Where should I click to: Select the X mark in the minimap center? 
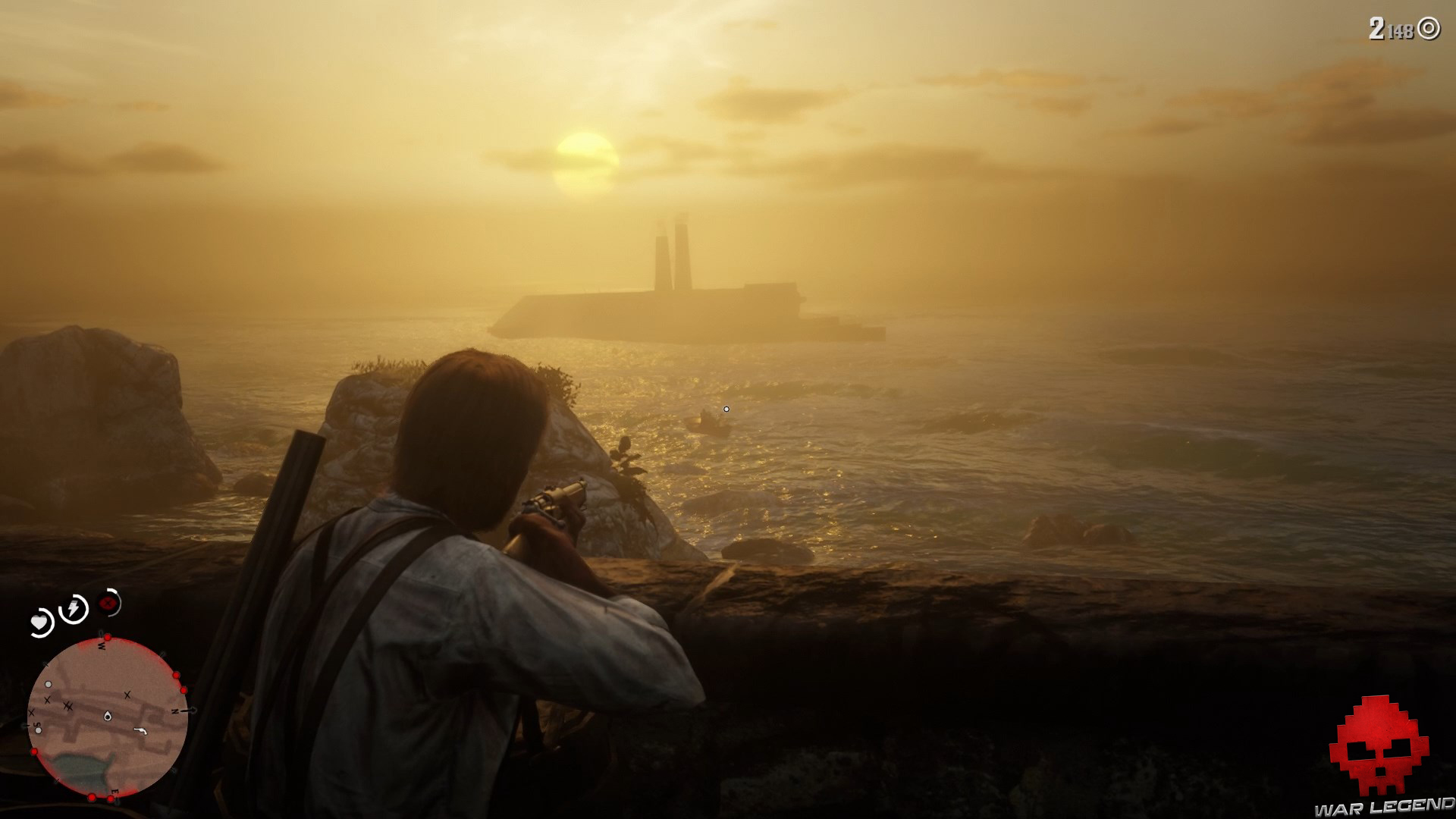tap(127, 695)
